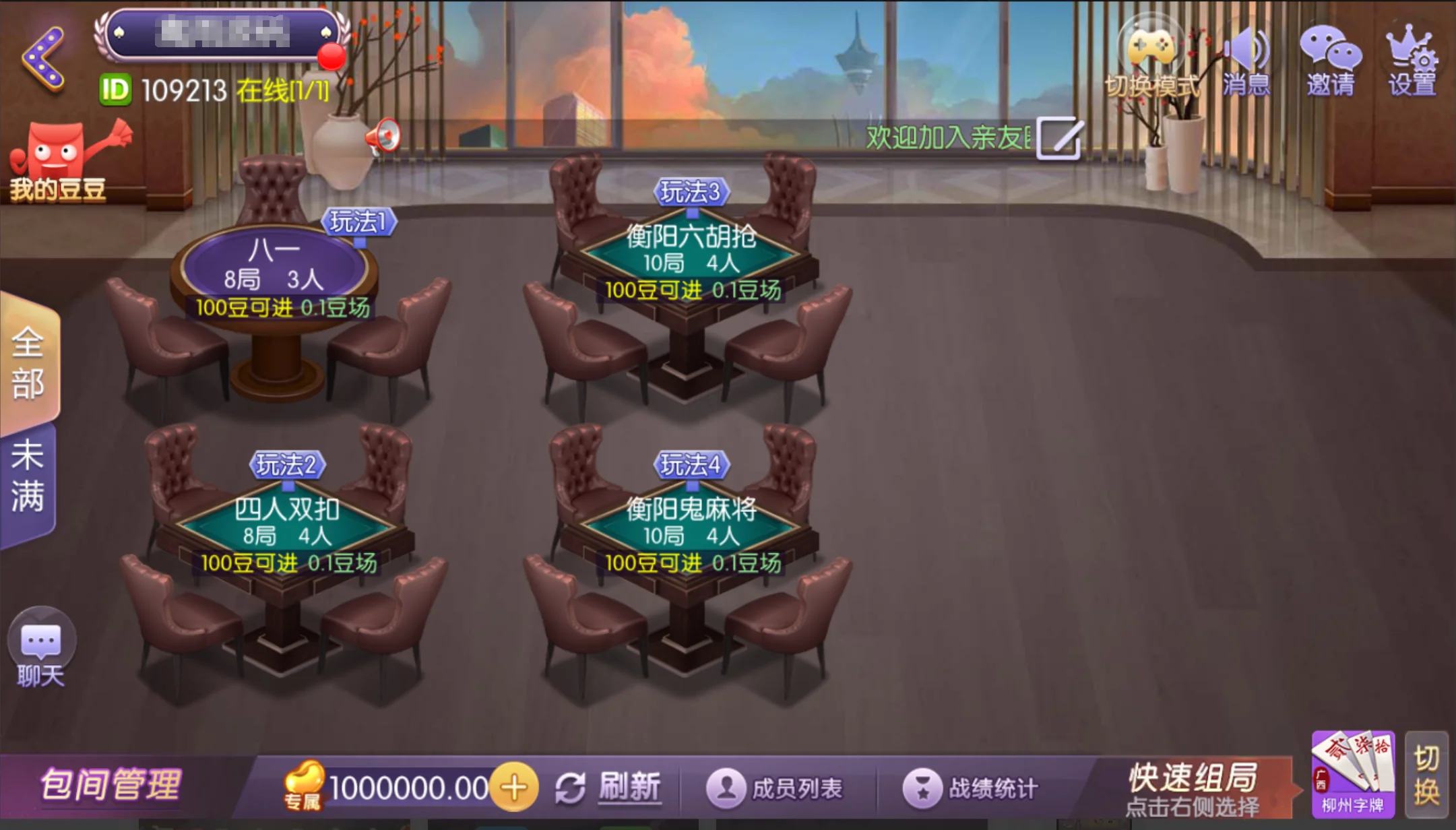
Task: Tap the 切换 game switch button
Action: coord(1426,775)
